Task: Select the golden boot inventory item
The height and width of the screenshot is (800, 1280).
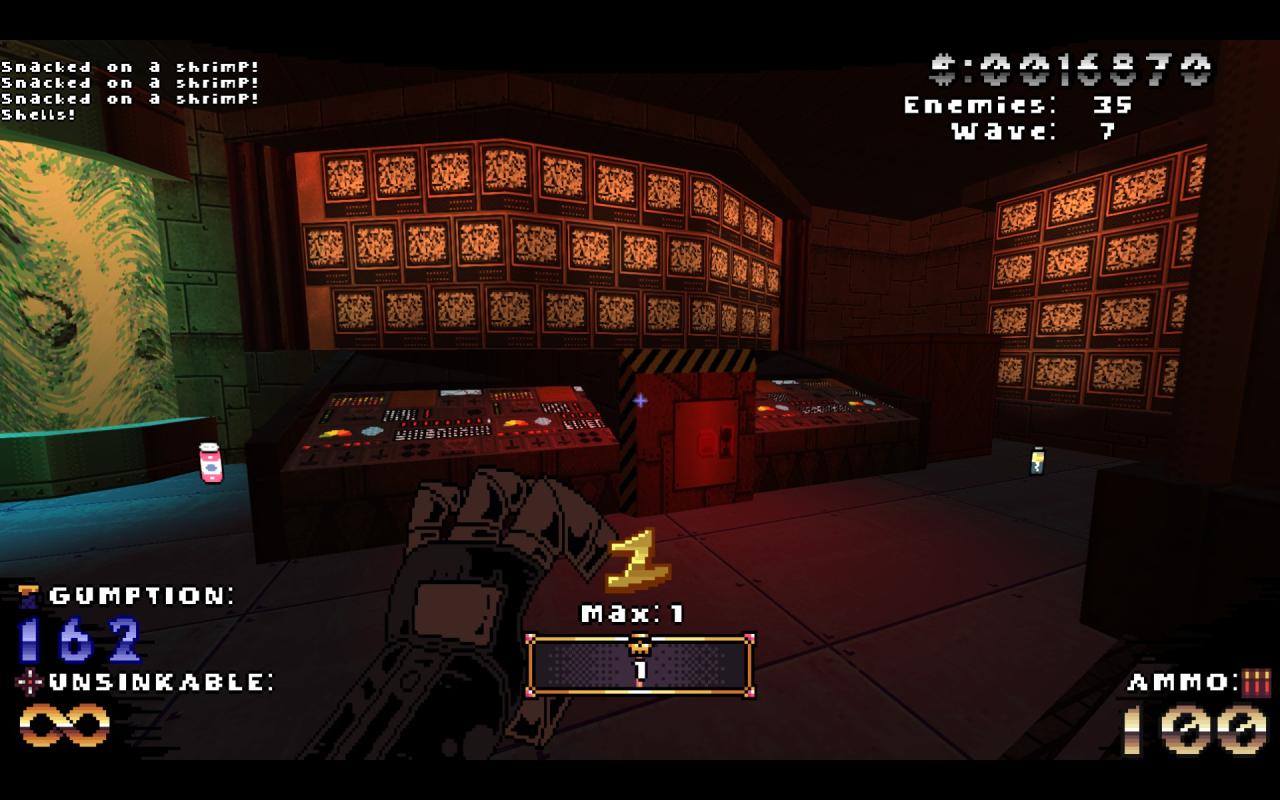Action: (x=637, y=562)
